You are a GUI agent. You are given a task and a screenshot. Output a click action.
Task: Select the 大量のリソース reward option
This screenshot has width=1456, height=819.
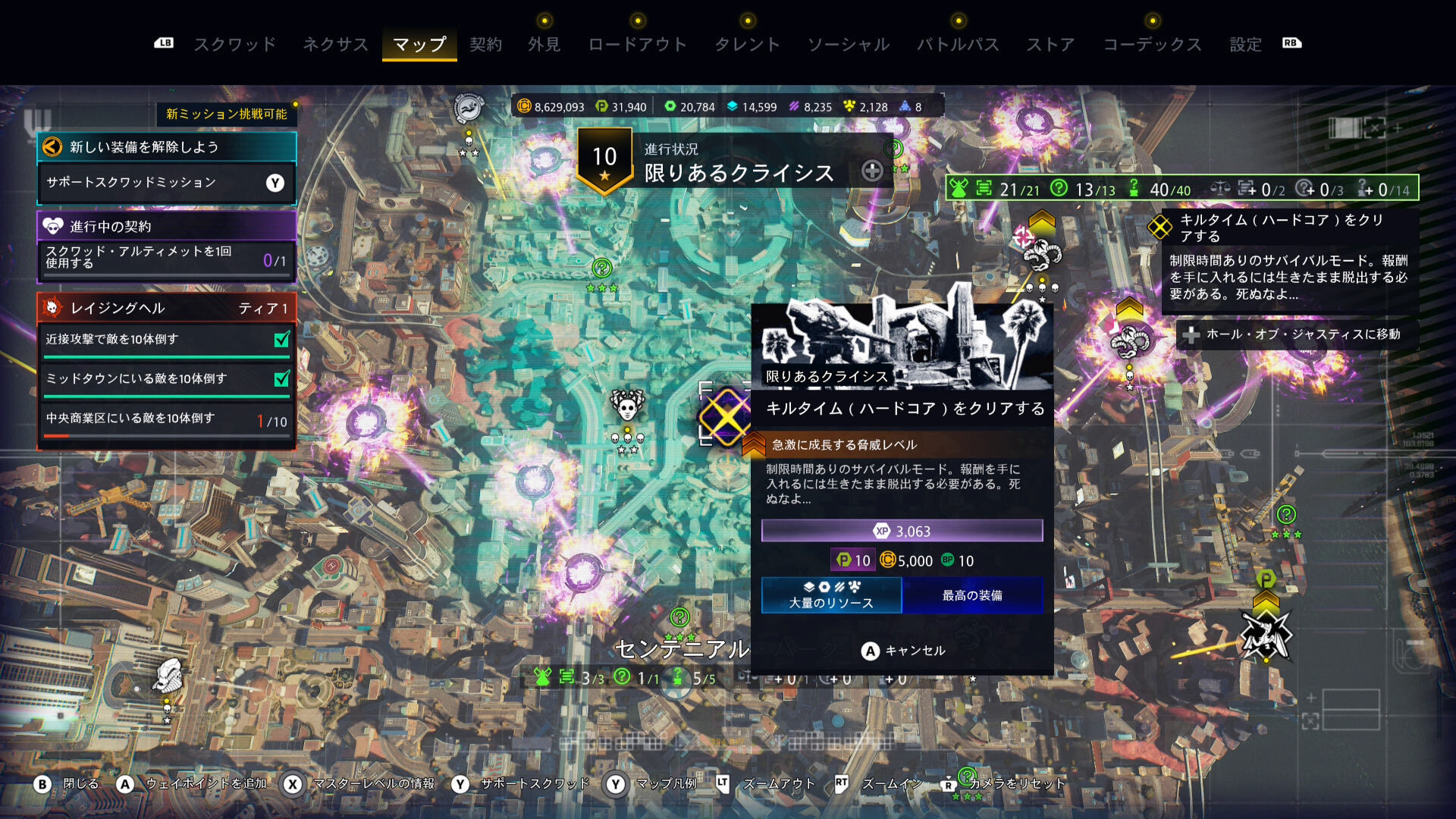(831, 595)
